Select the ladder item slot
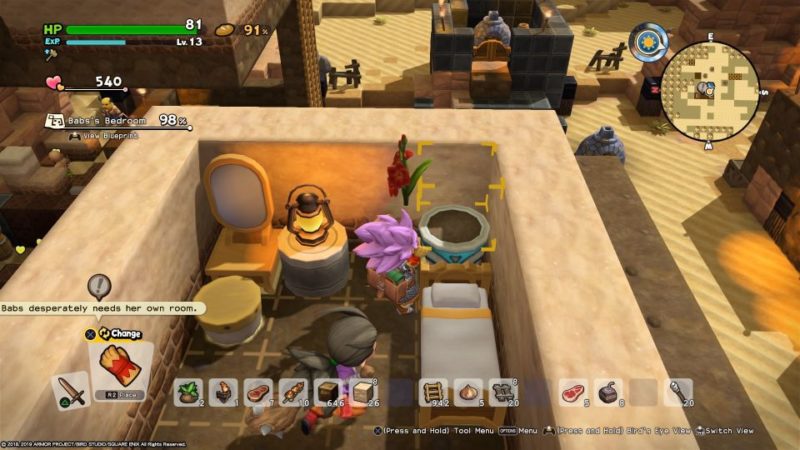The width and height of the screenshot is (800, 450). point(430,392)
